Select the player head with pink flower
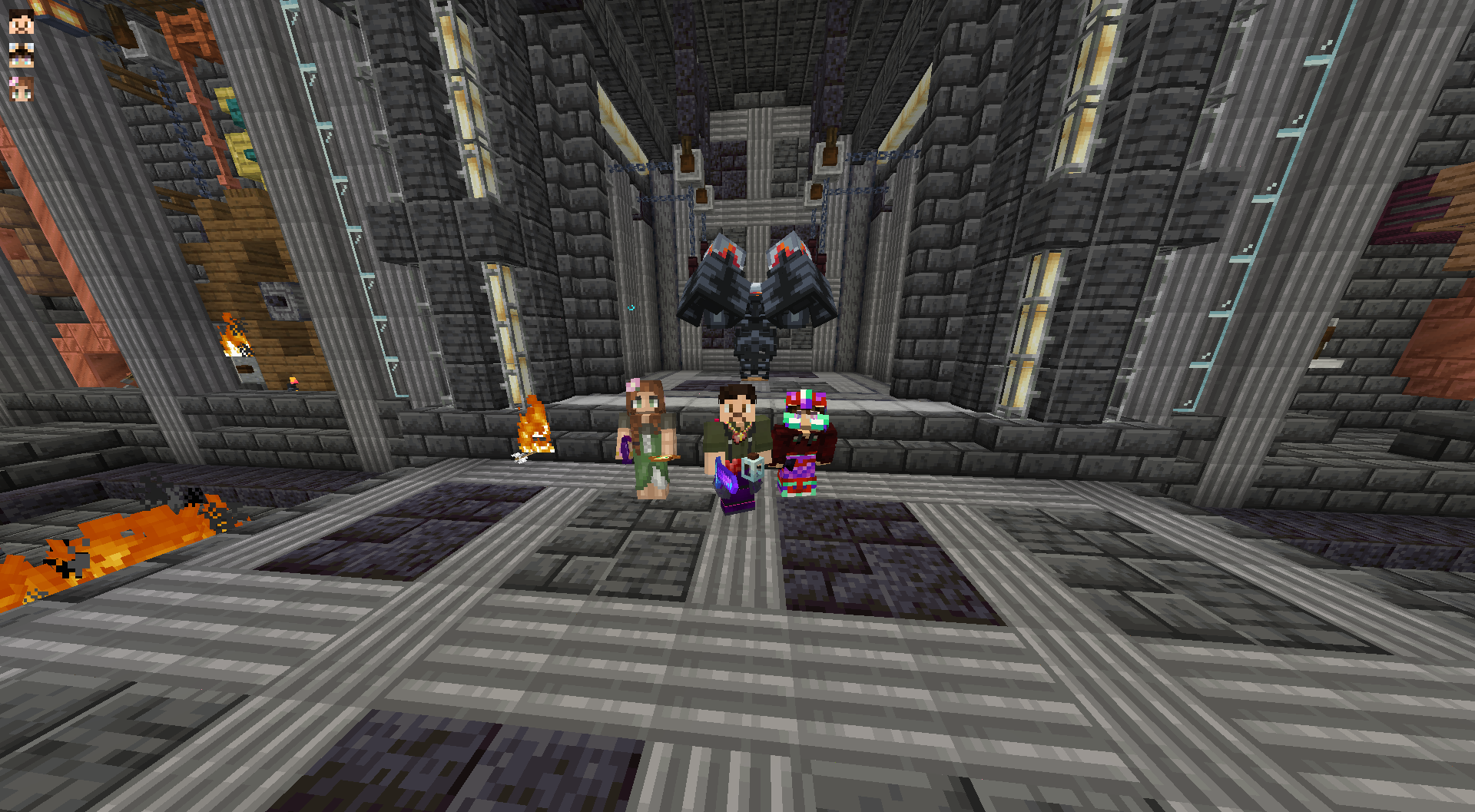 [x=21, y=88]
